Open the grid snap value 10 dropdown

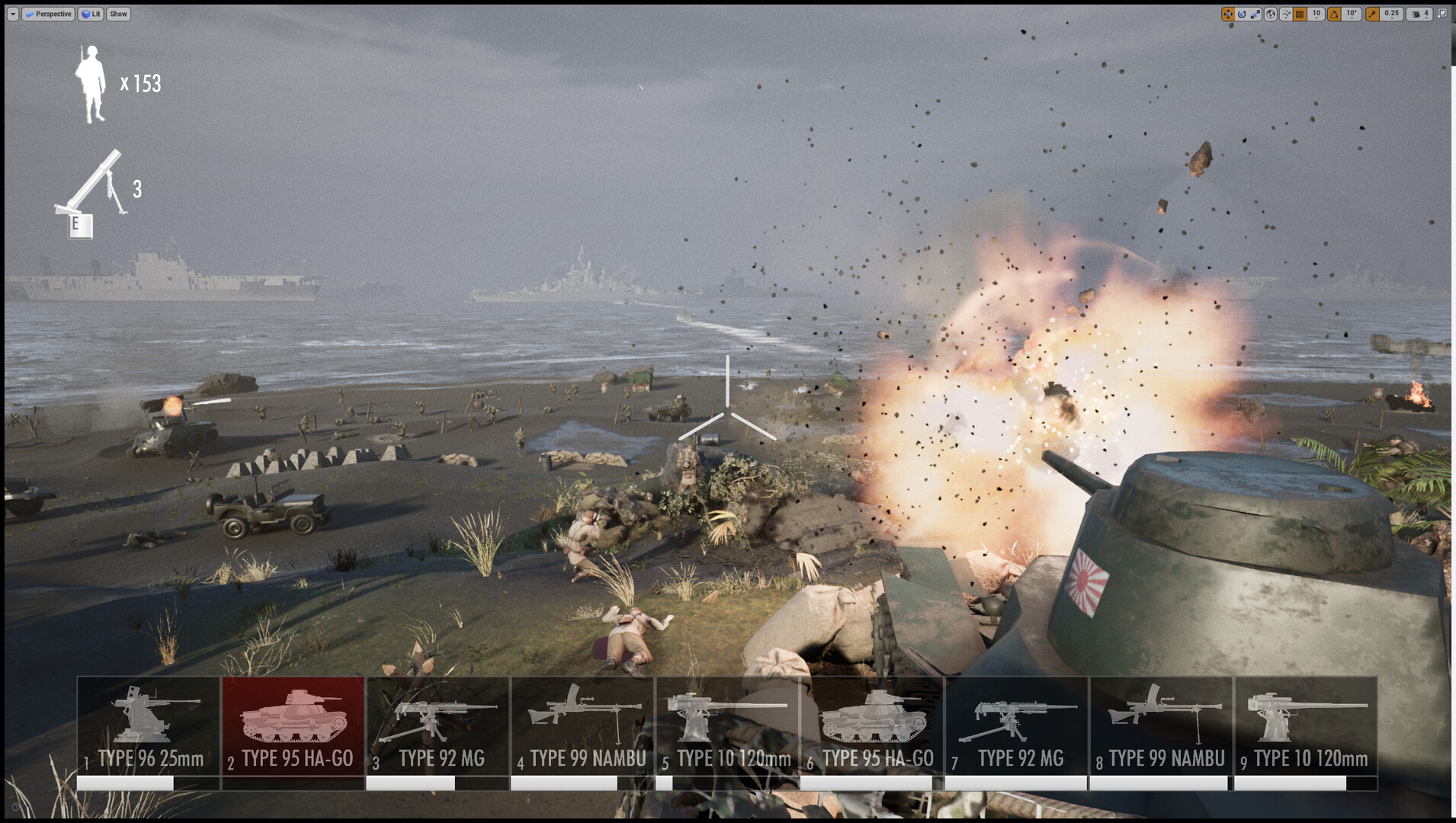click(x=1316, y=14)
